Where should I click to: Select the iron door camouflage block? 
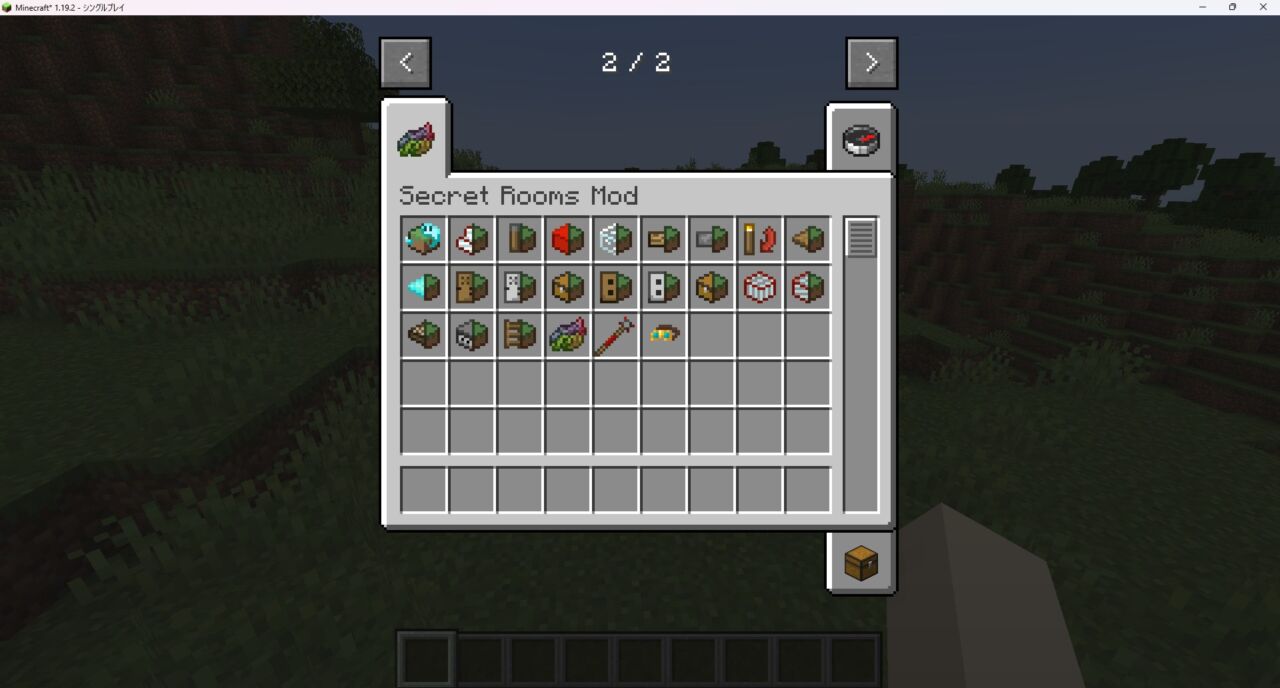(519, 288)
